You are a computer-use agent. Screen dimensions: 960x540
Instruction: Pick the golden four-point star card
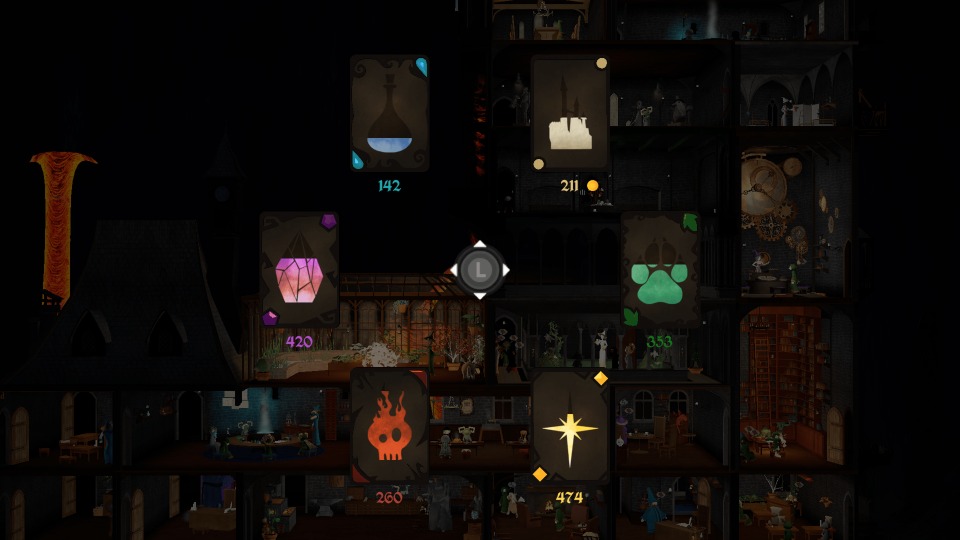570,426
